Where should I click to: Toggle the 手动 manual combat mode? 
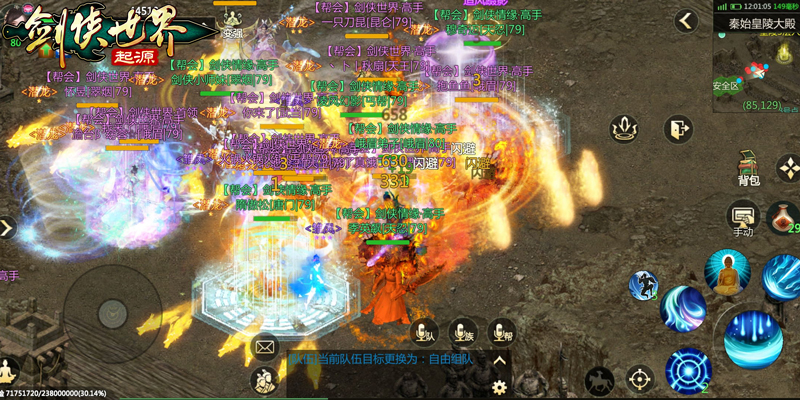pyautogui.click(x=742, y=218)
